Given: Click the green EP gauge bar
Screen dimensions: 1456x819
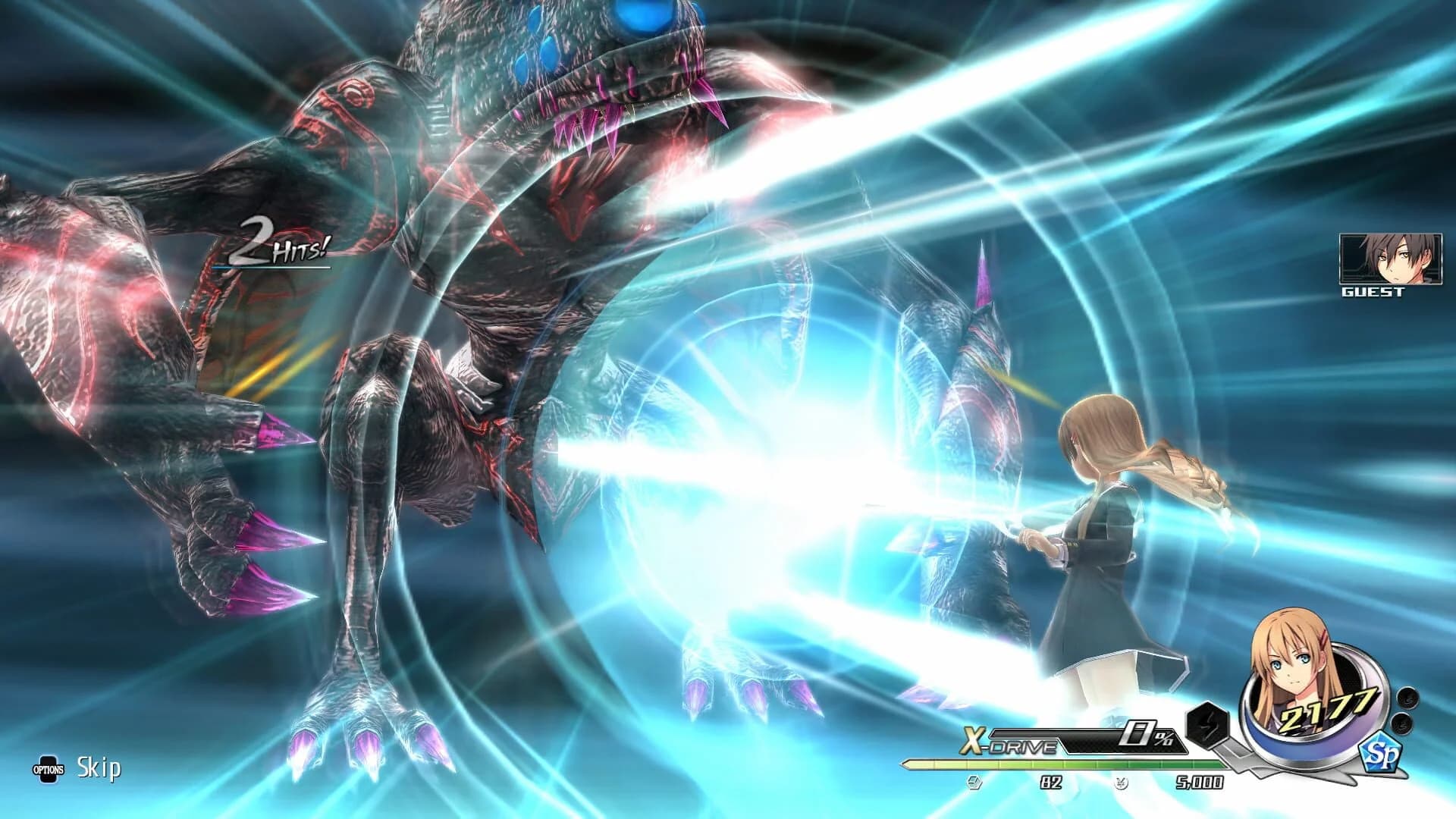Looking at the screenshot, I should (1062, 764).
